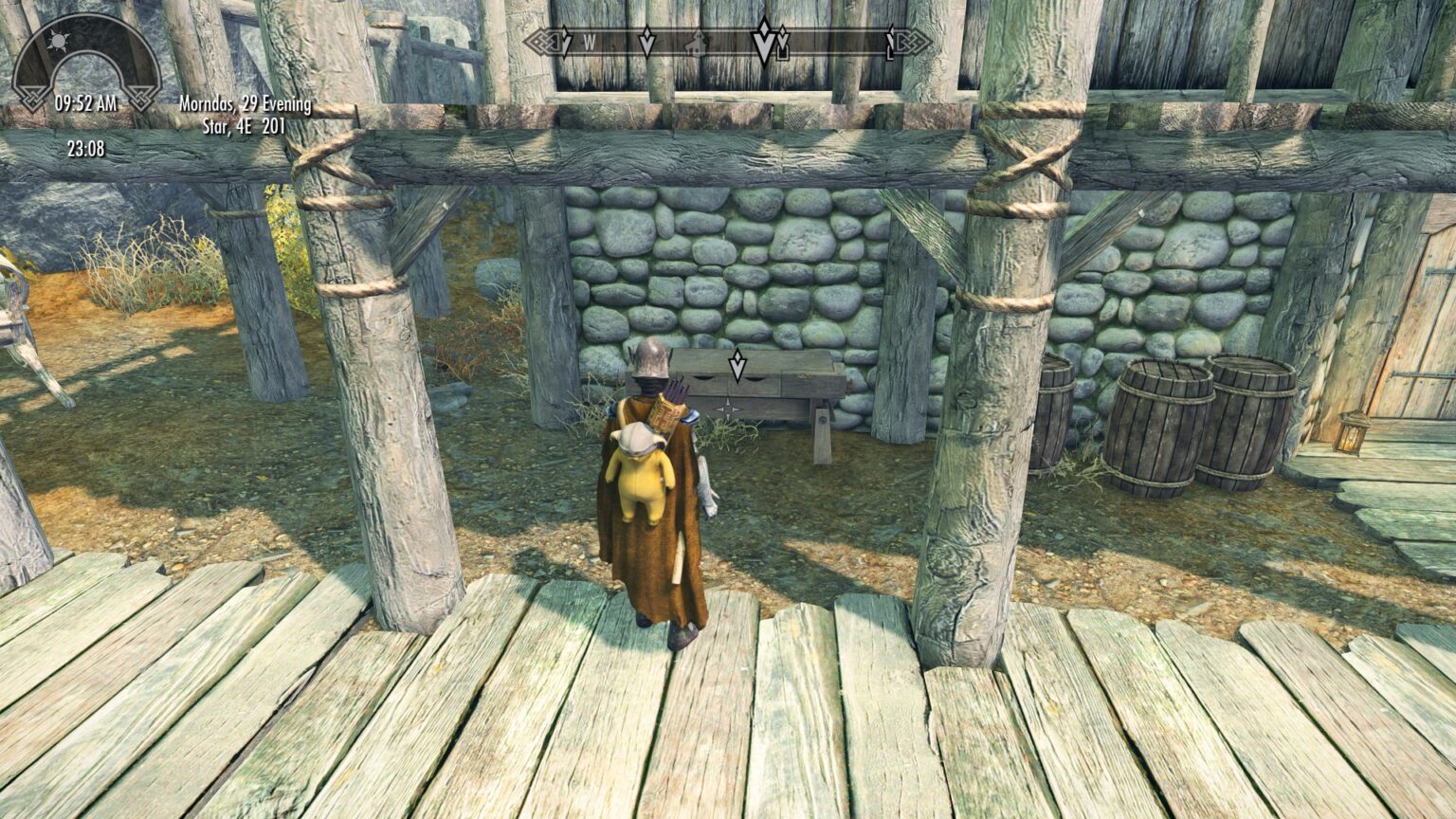Click the large quest marker on the compass
This screenshot has height=819, width=1456.
point(762,42)
